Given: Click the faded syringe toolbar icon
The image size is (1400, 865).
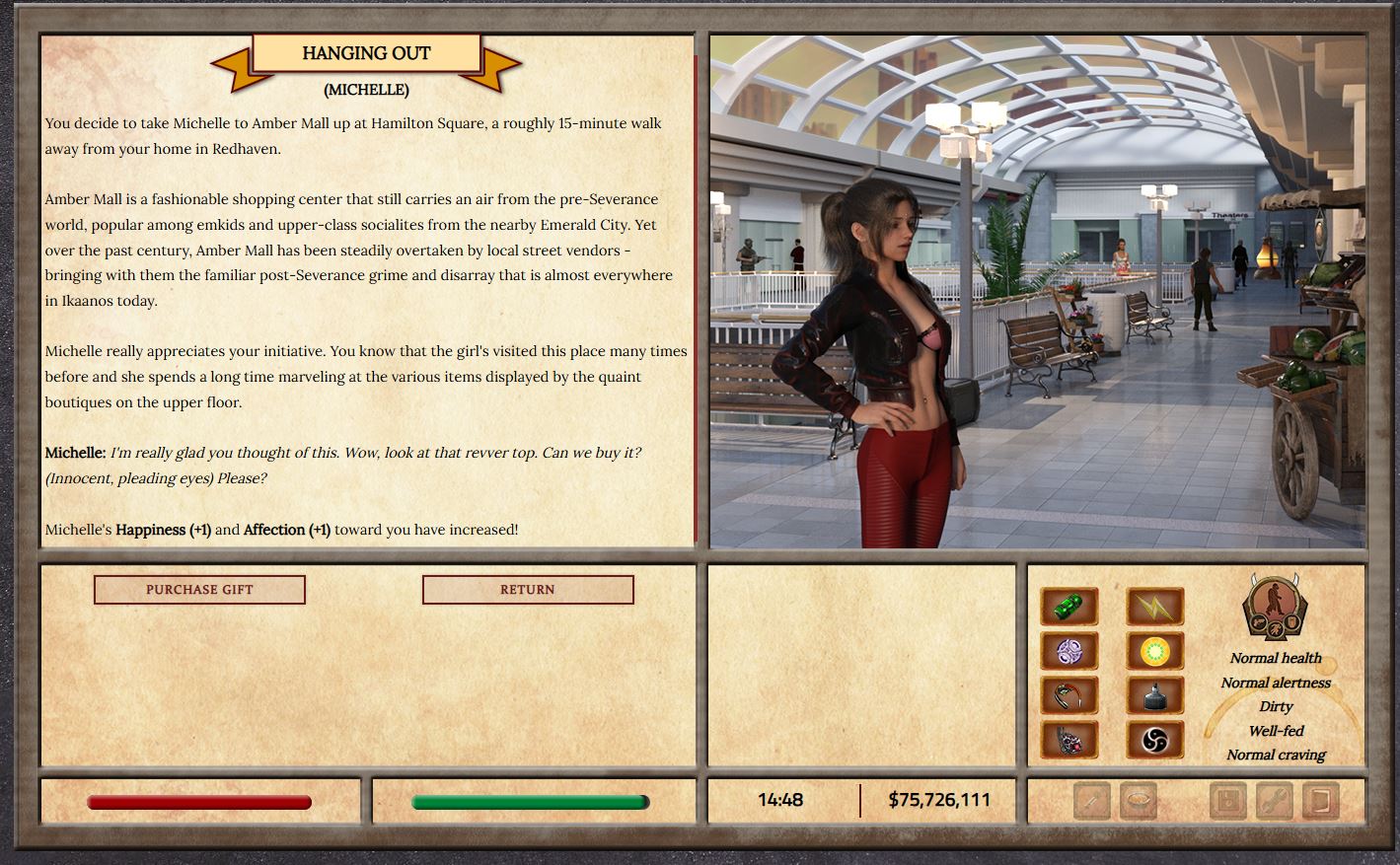Looking at the screenshot, I should 1092,801.
